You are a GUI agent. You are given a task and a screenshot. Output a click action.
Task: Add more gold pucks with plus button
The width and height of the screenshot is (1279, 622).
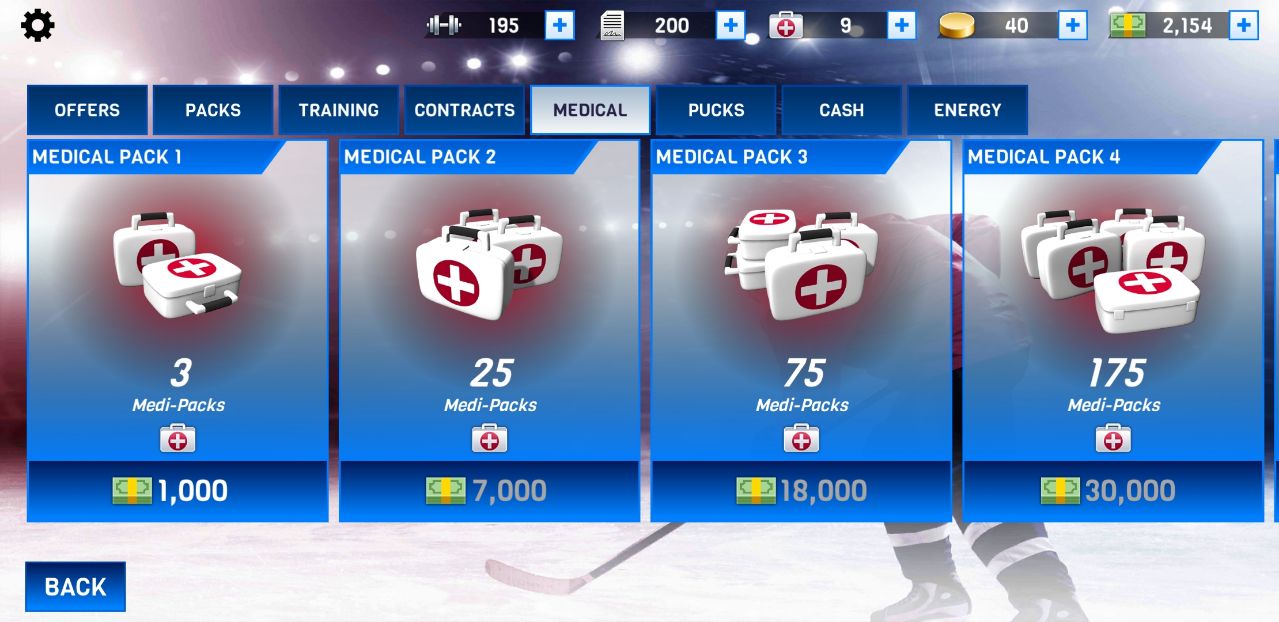1072,25
